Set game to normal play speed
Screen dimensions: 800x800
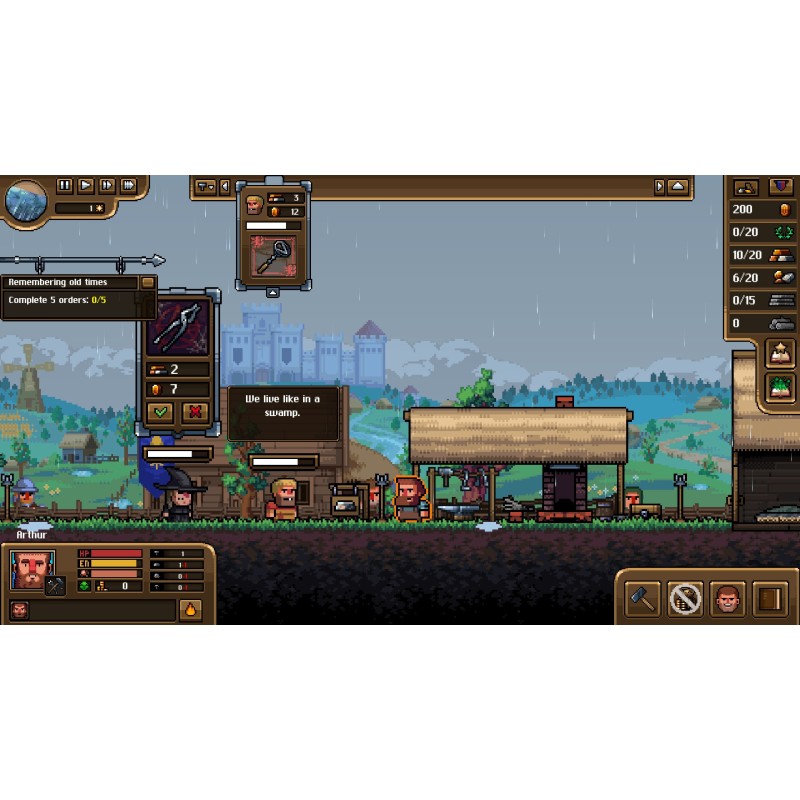pos(86,186)
